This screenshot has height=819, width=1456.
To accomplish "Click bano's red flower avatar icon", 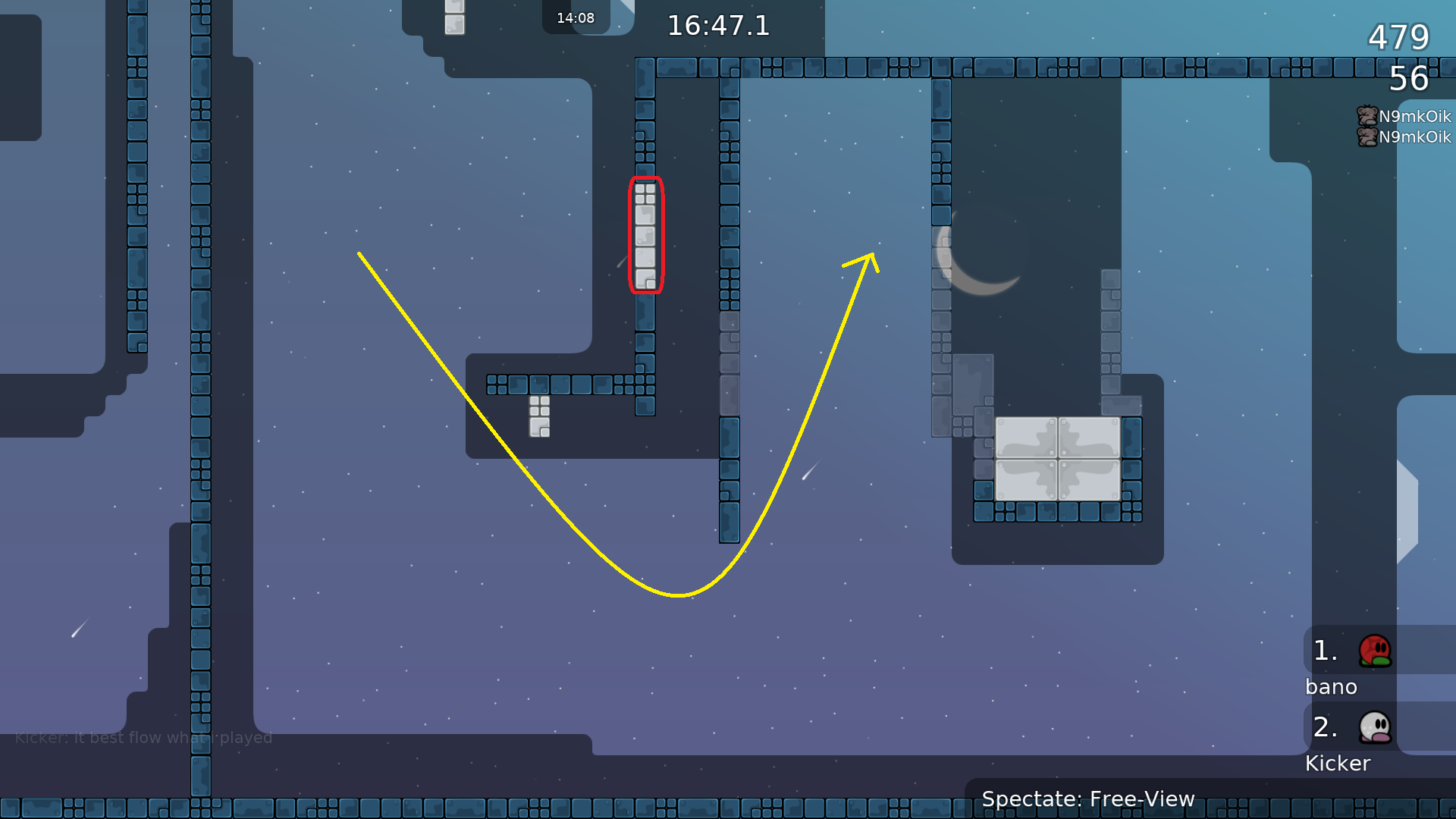I will (x=1376, y=651).
